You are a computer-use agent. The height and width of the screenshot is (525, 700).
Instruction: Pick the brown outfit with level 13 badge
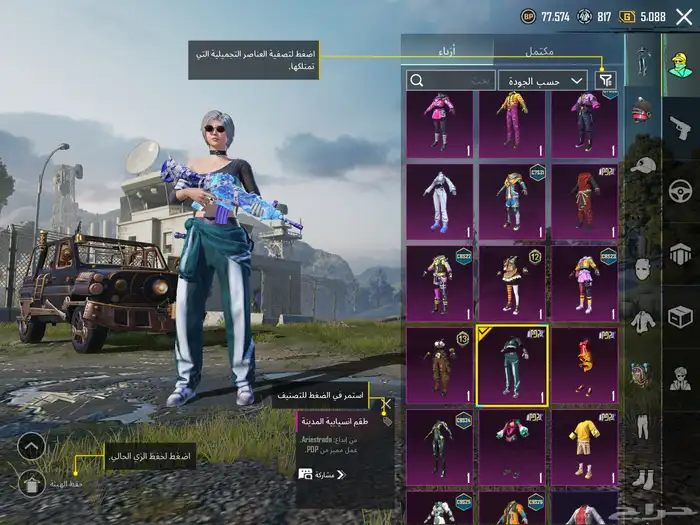(x=439, y=365)
